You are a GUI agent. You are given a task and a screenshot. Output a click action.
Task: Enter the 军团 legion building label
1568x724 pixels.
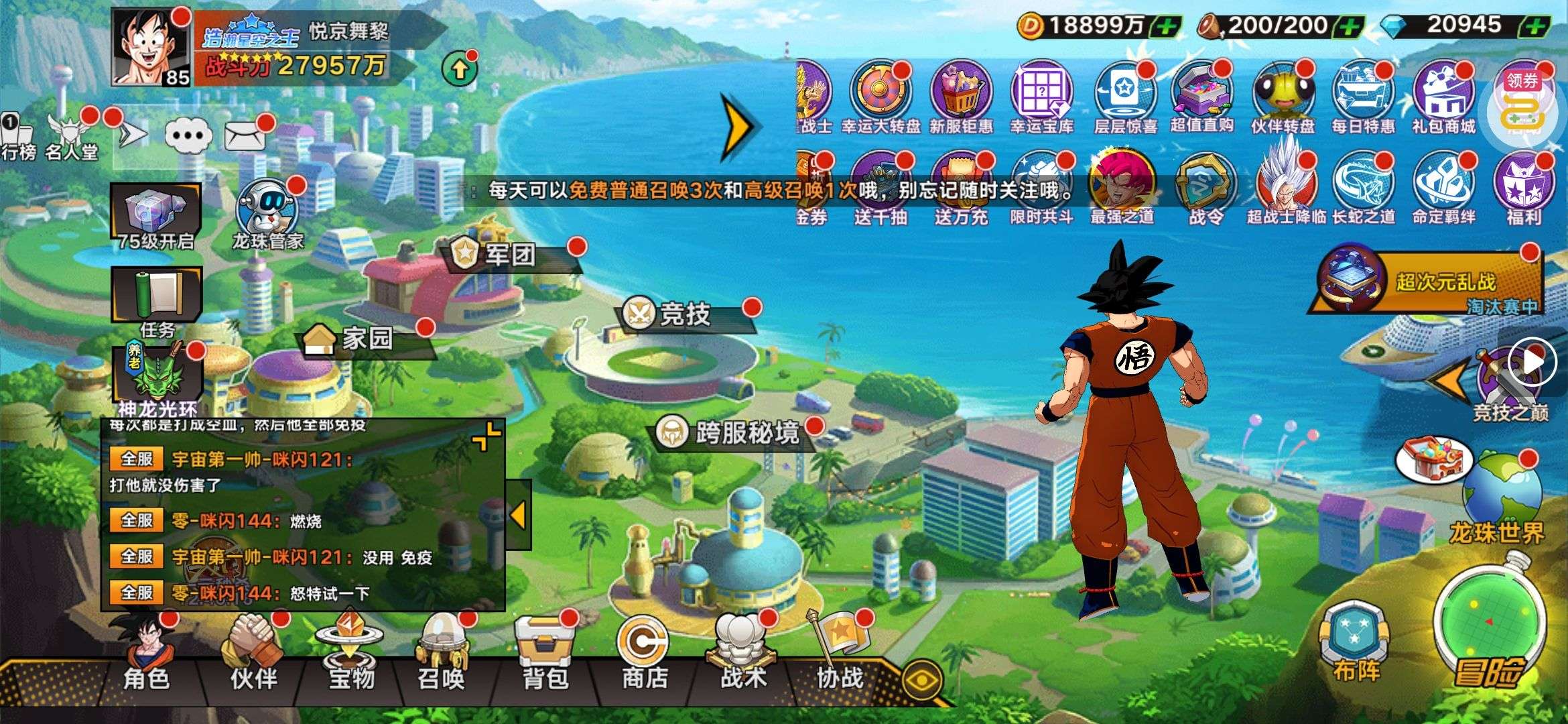pyautogui.click(x=509, y=255)
